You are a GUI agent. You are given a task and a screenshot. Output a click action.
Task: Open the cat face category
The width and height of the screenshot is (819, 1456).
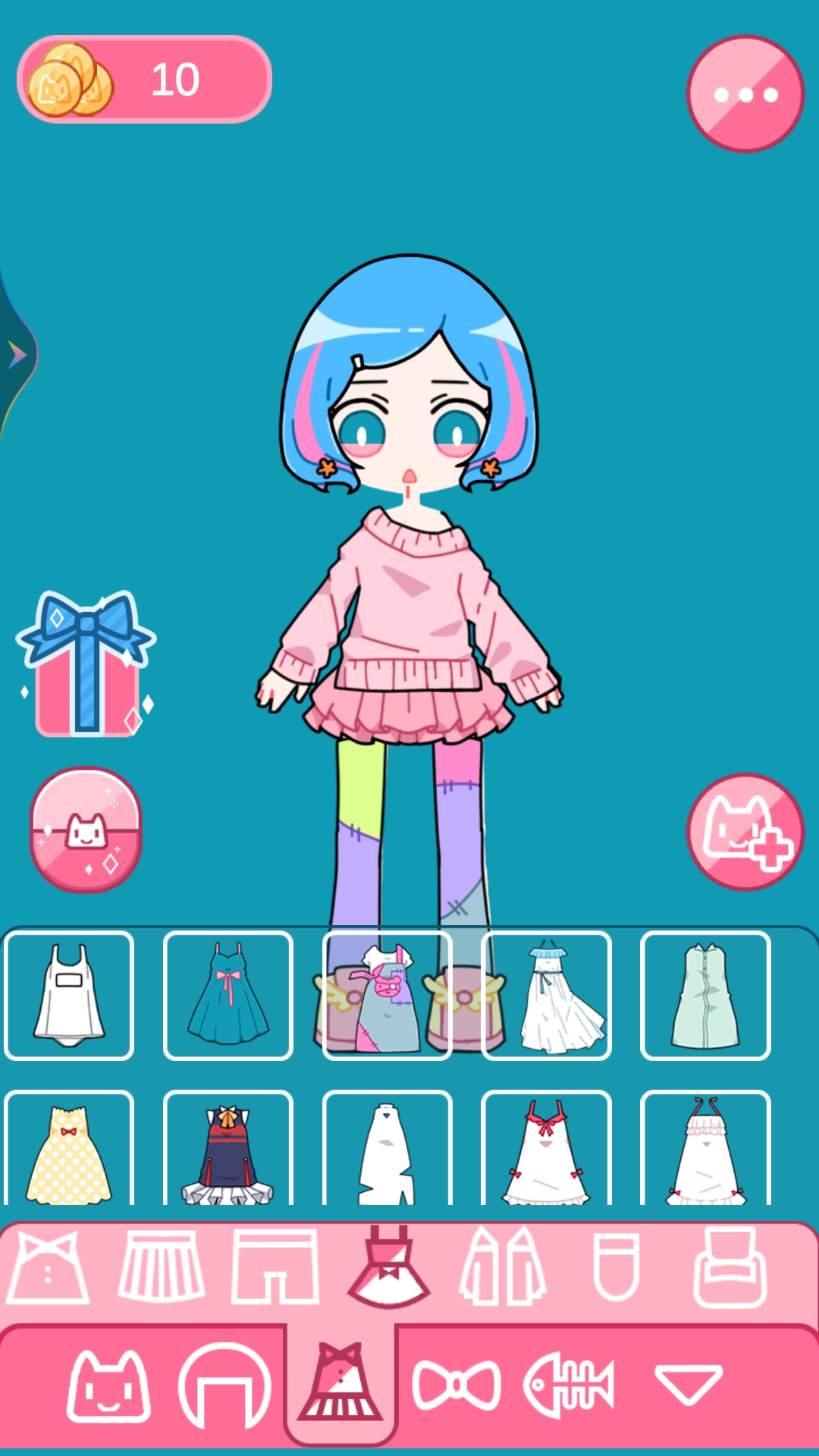[108, 1385]
